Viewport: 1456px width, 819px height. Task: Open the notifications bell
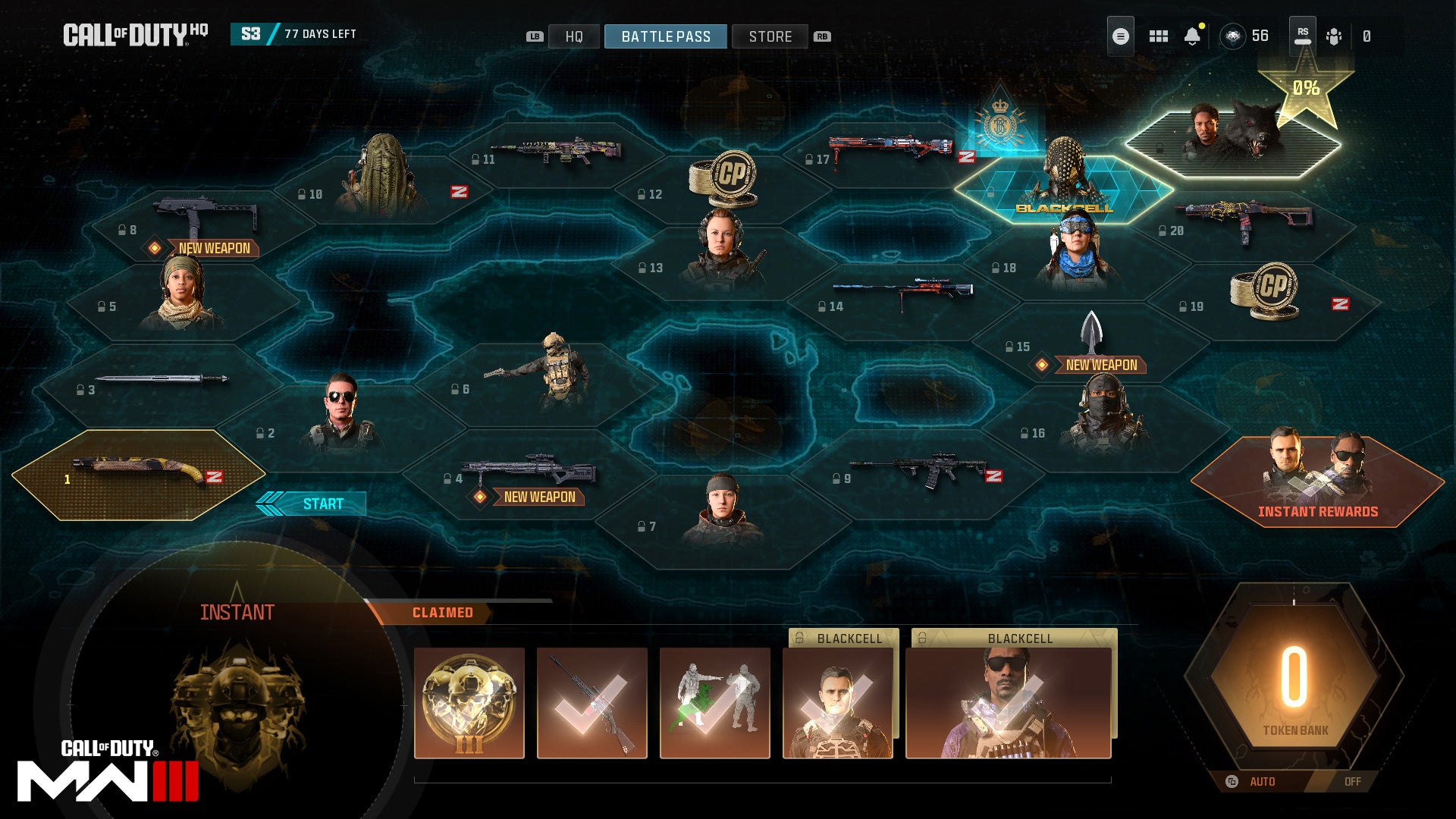(x=1192, y=36)
